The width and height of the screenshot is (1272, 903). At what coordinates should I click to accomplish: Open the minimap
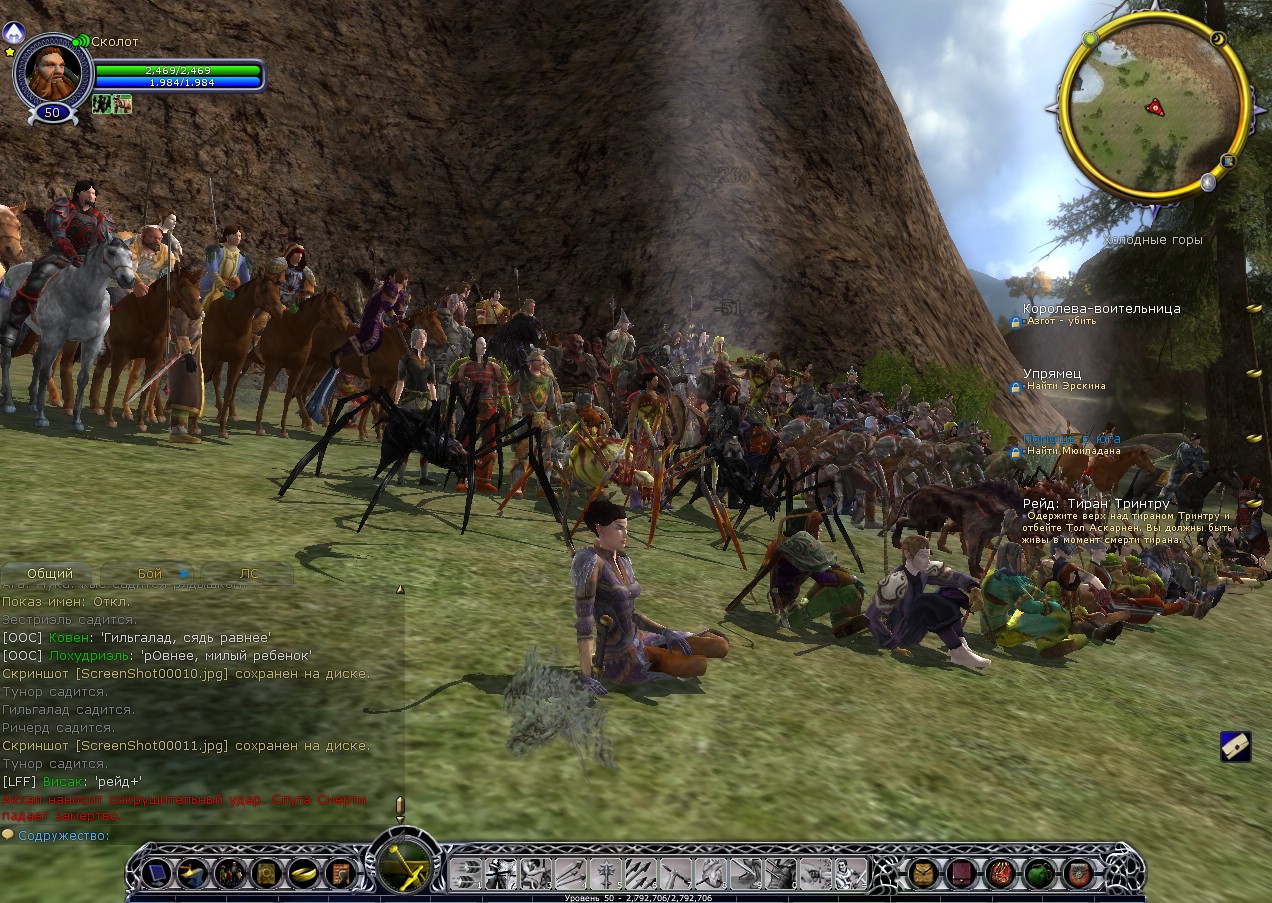coord(1153,106)
